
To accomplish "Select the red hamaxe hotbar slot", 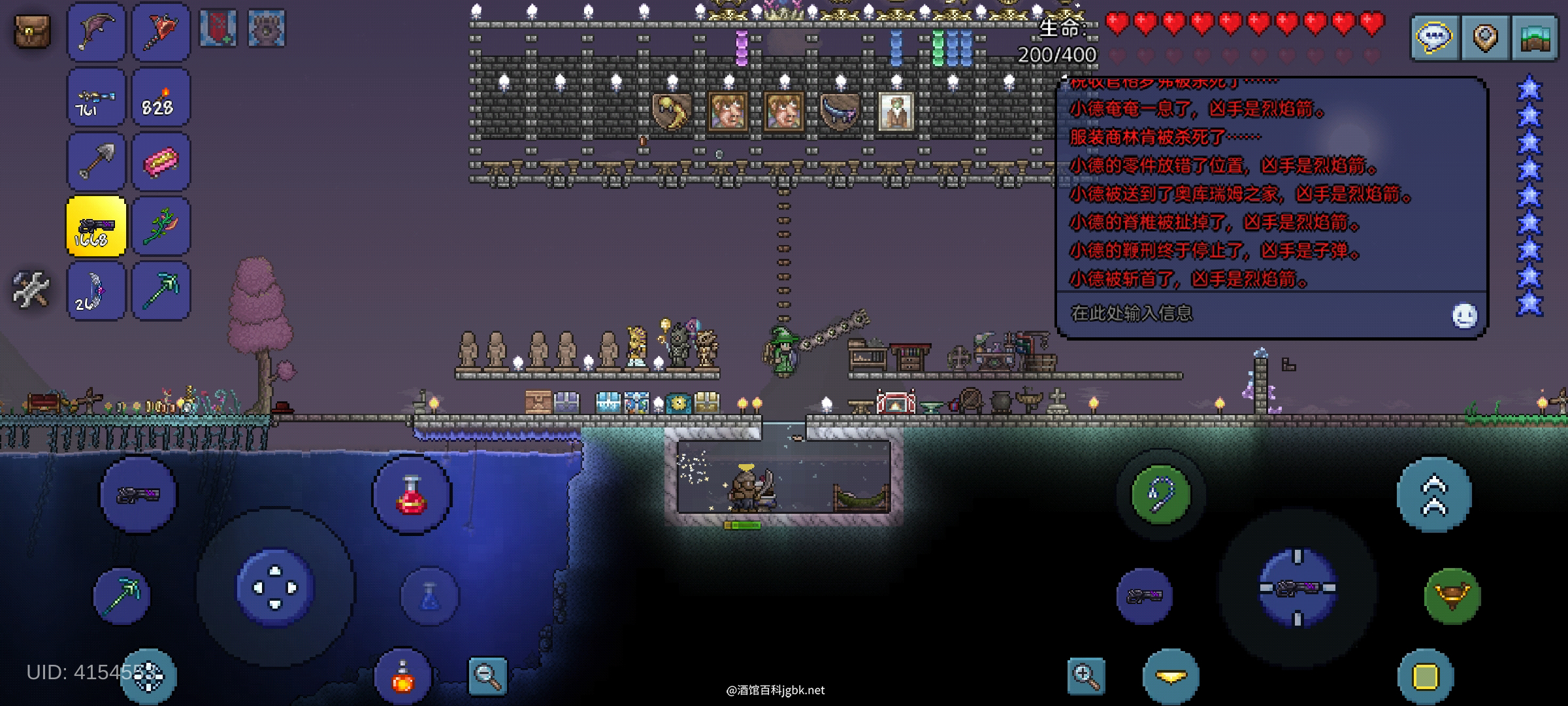I will point(161,32).
